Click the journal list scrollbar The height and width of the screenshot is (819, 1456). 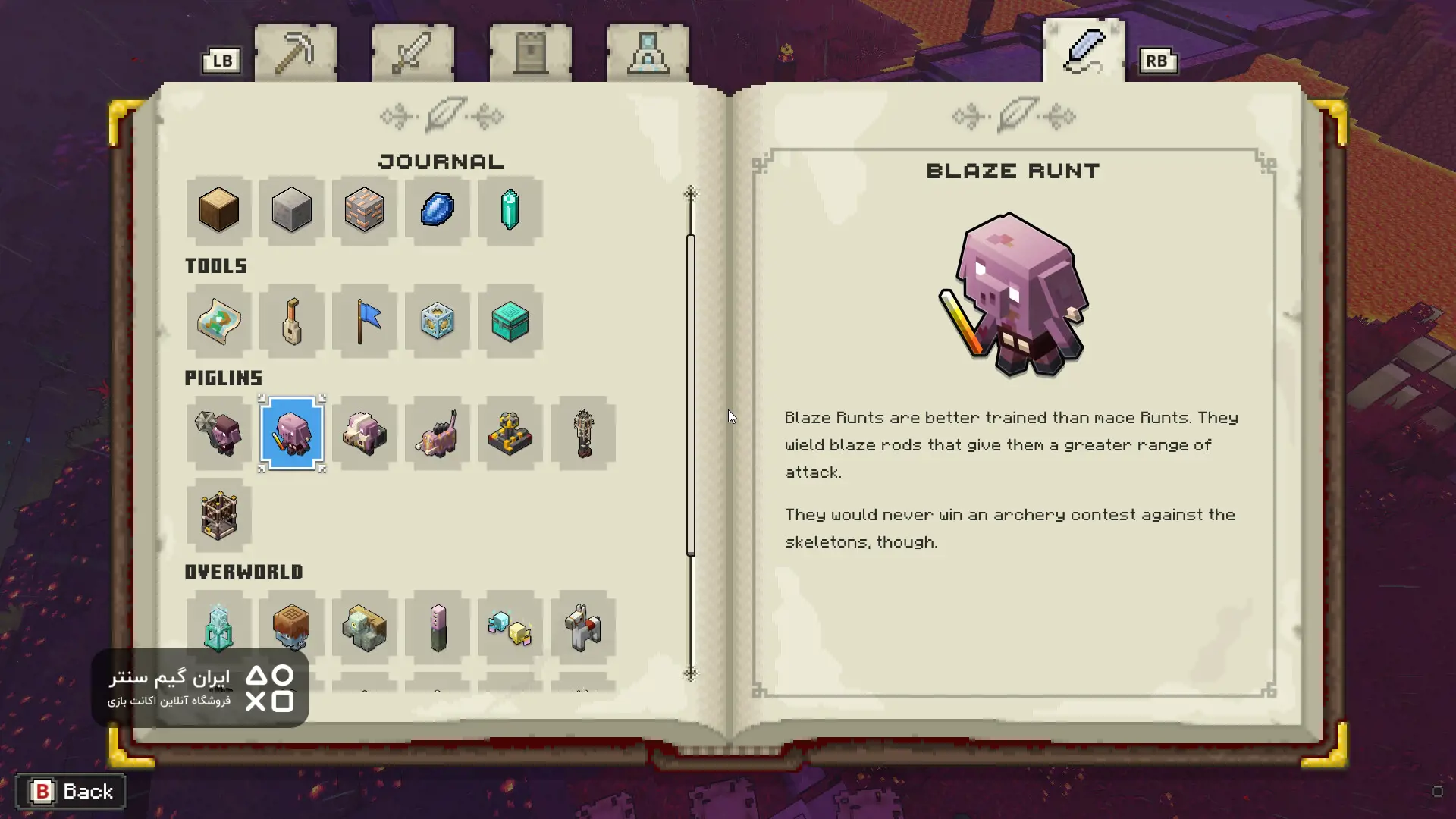click(690, 394)
